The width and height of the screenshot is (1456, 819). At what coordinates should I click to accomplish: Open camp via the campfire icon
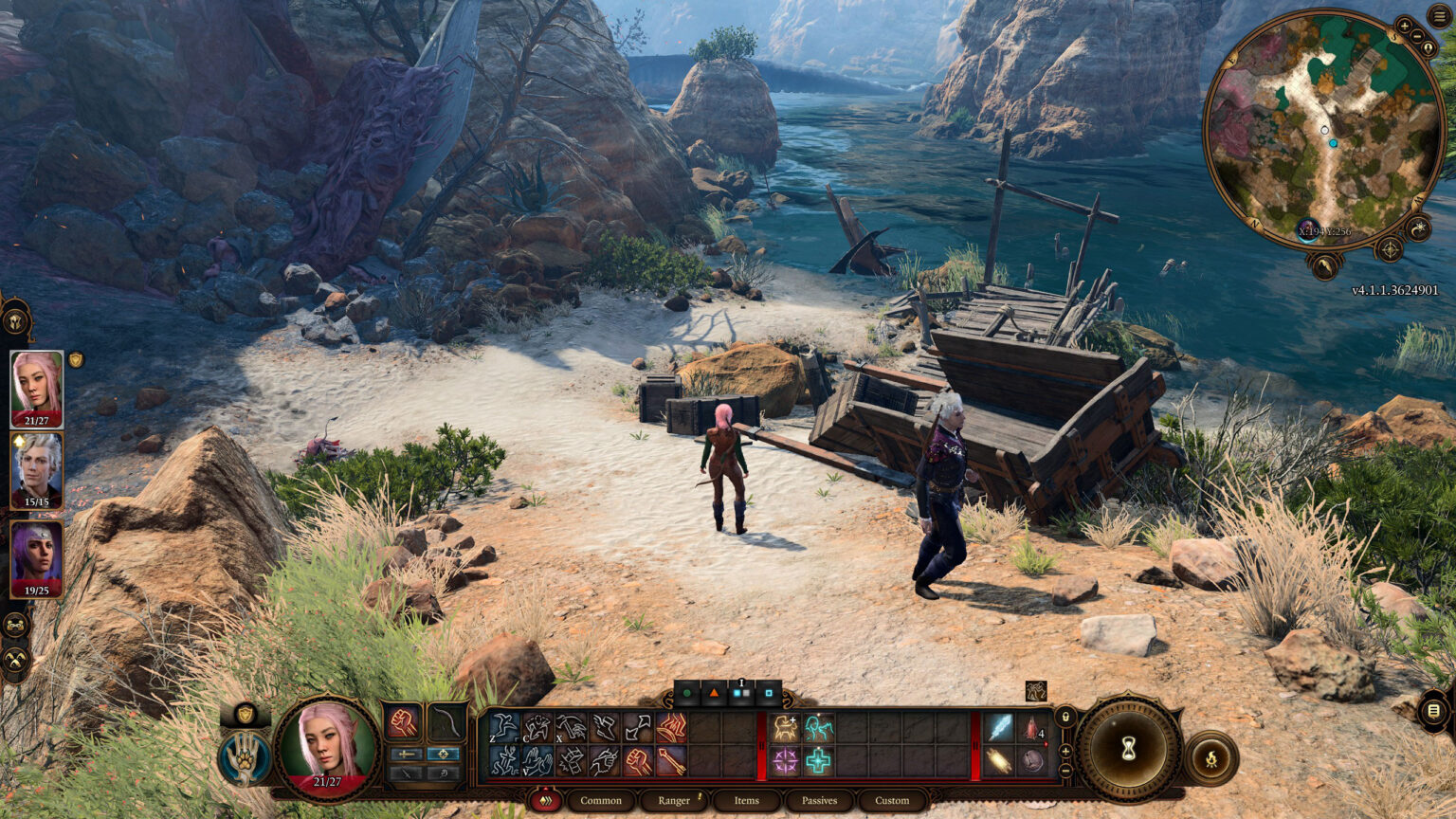click(1210, 758)
